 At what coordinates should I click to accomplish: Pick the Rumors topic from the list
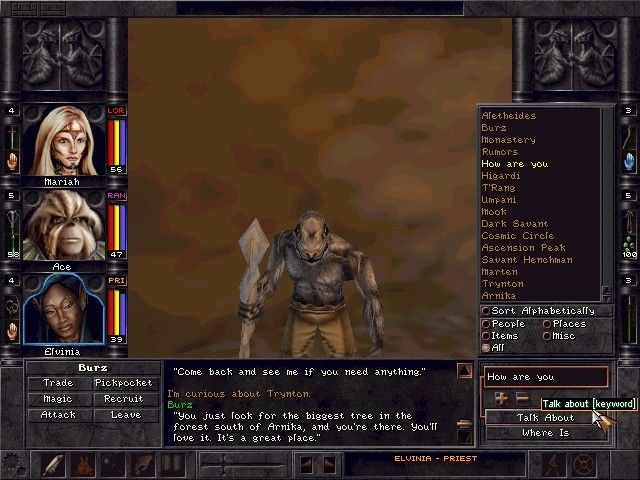click(500, 152)
